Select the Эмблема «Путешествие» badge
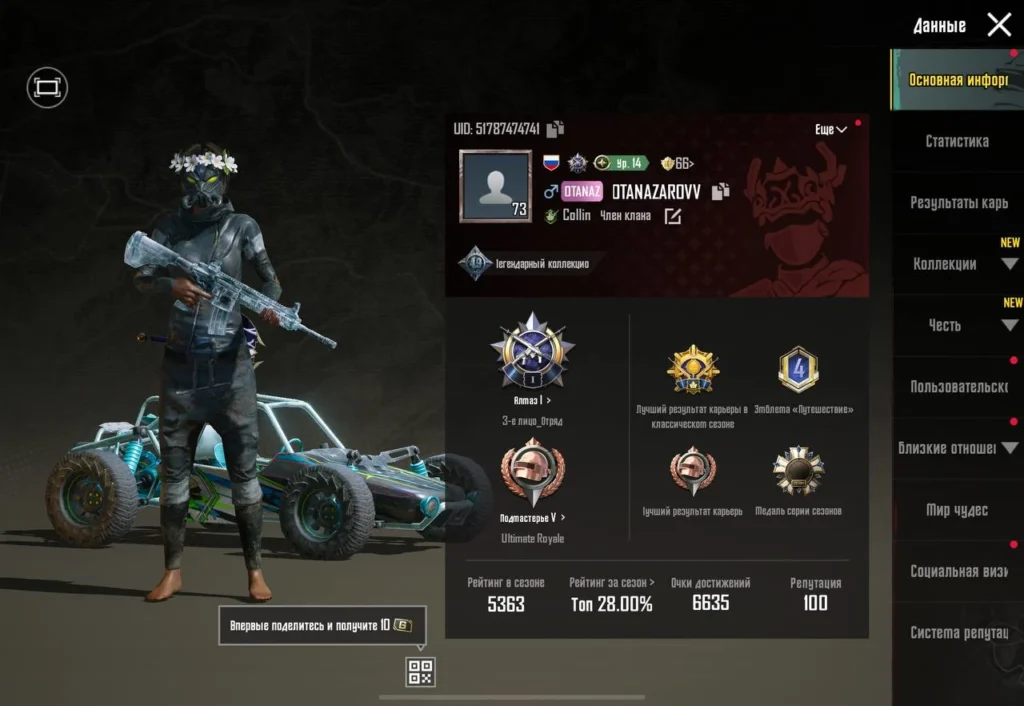 [x=797, y=370]
